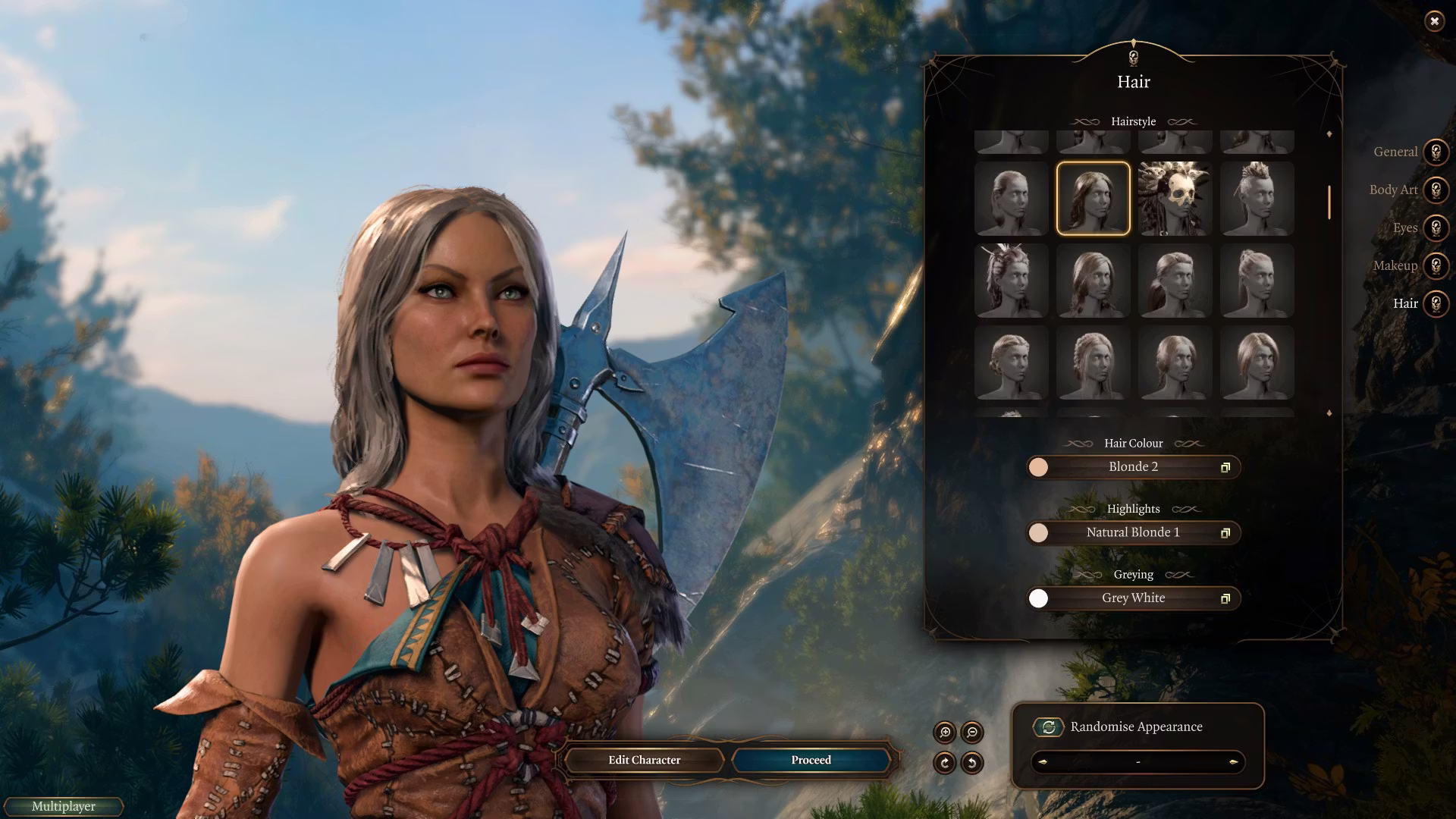Select next randomise preset arrow

tap(1233, 762)
